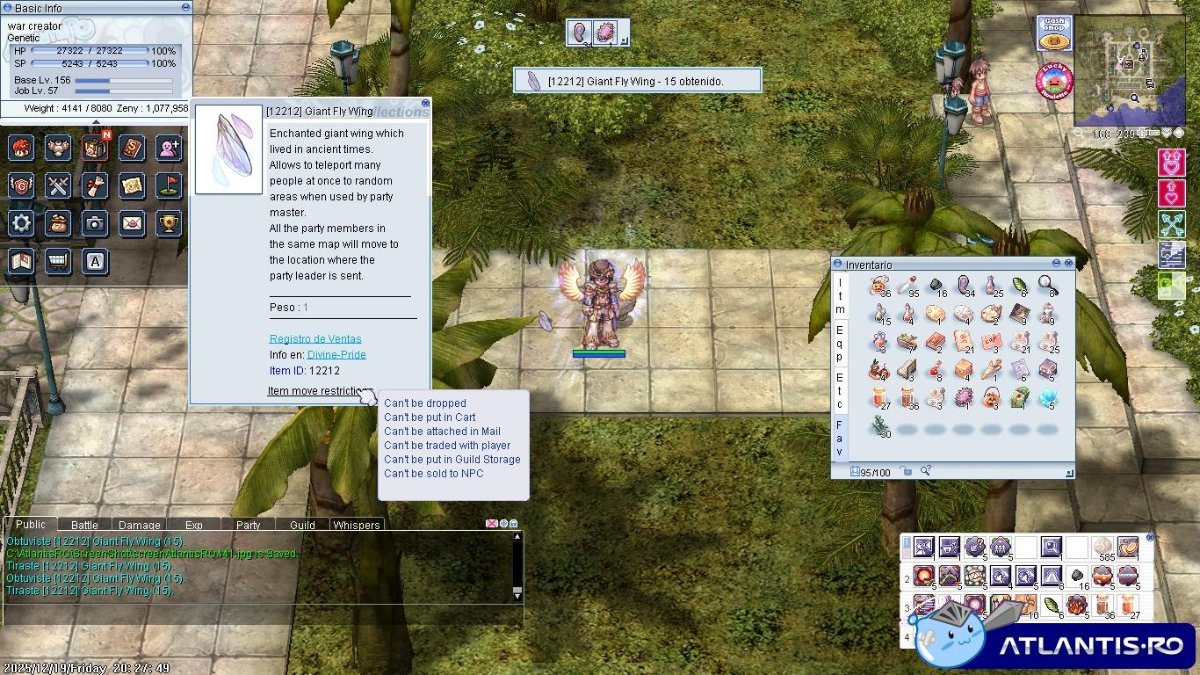Open the Fav inventory tab

click(840, 438)
